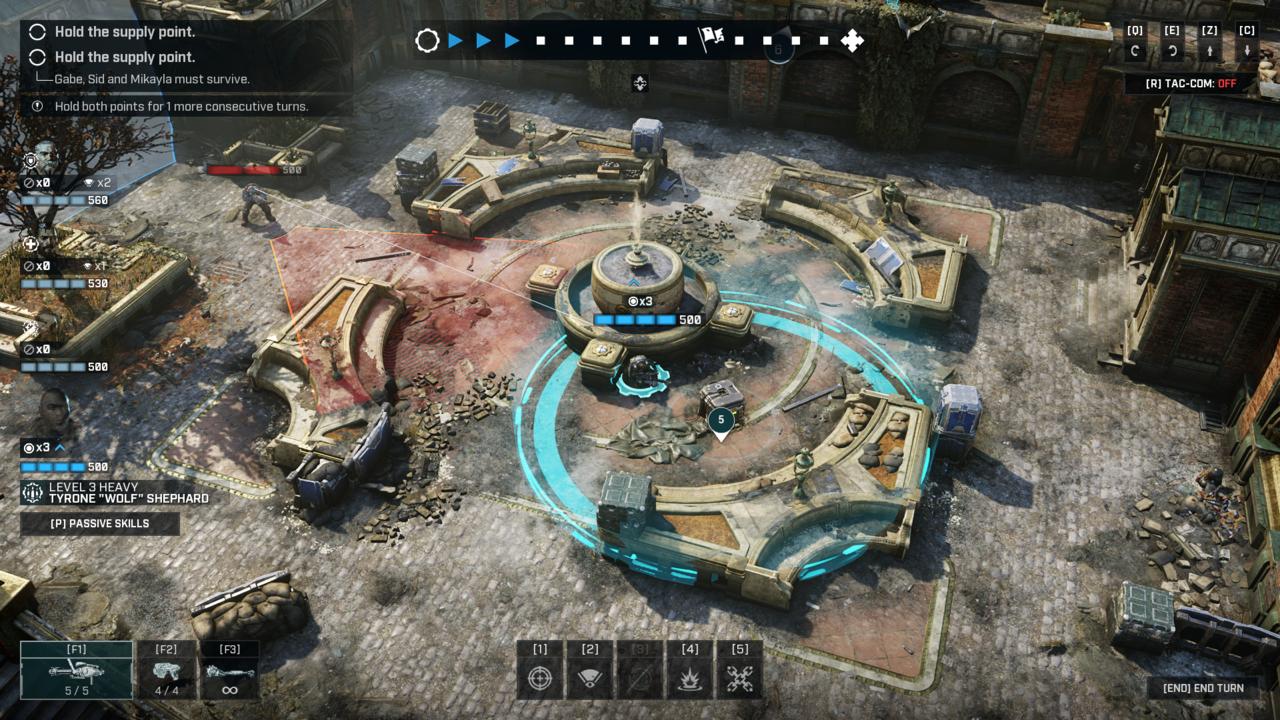Activate the explosion burst ability
This screenshot has height=720, width=1280.
pos(690,670)
